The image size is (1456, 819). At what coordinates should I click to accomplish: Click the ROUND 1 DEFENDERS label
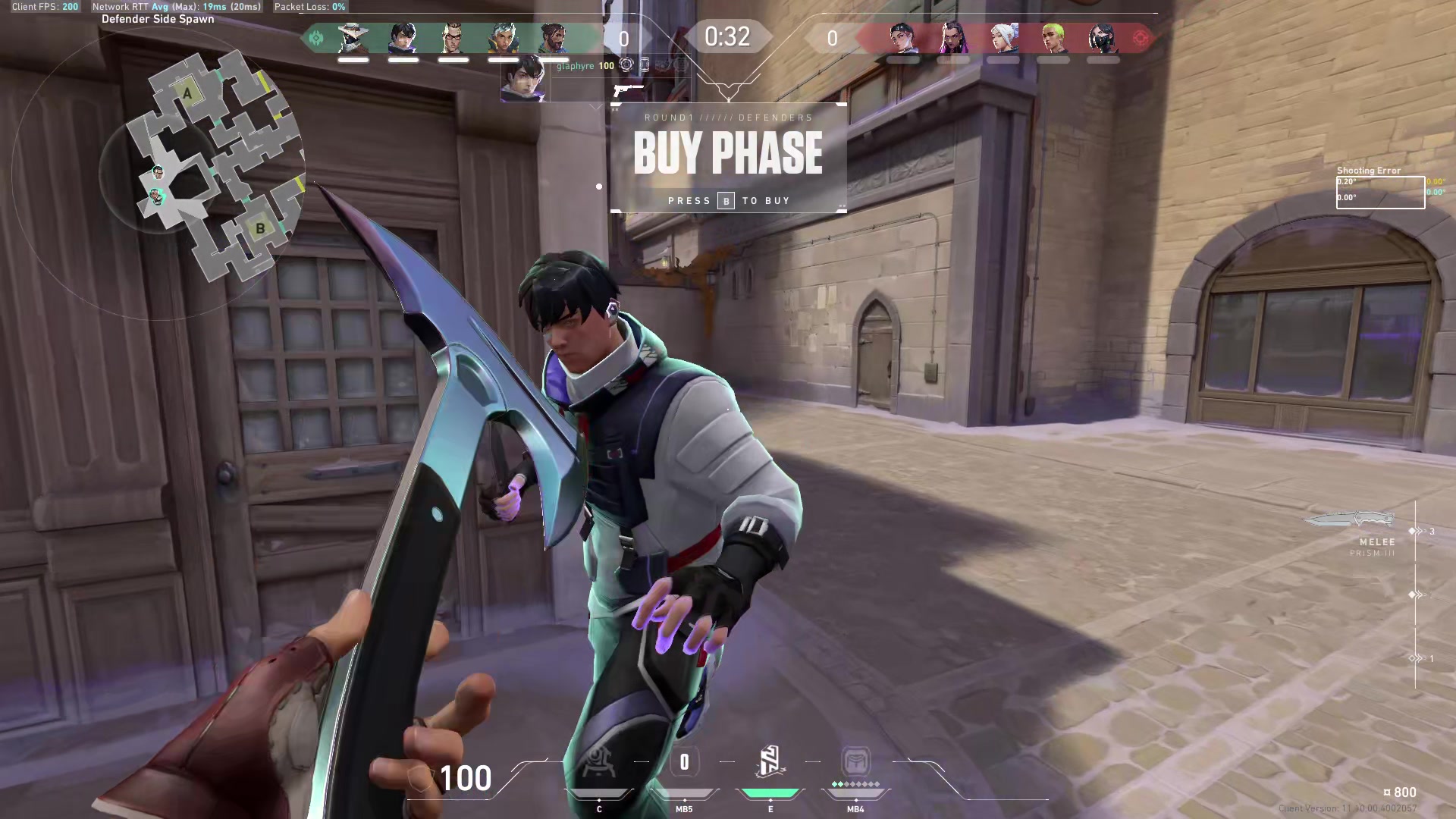pyautogui.click(x=727, y=118)
